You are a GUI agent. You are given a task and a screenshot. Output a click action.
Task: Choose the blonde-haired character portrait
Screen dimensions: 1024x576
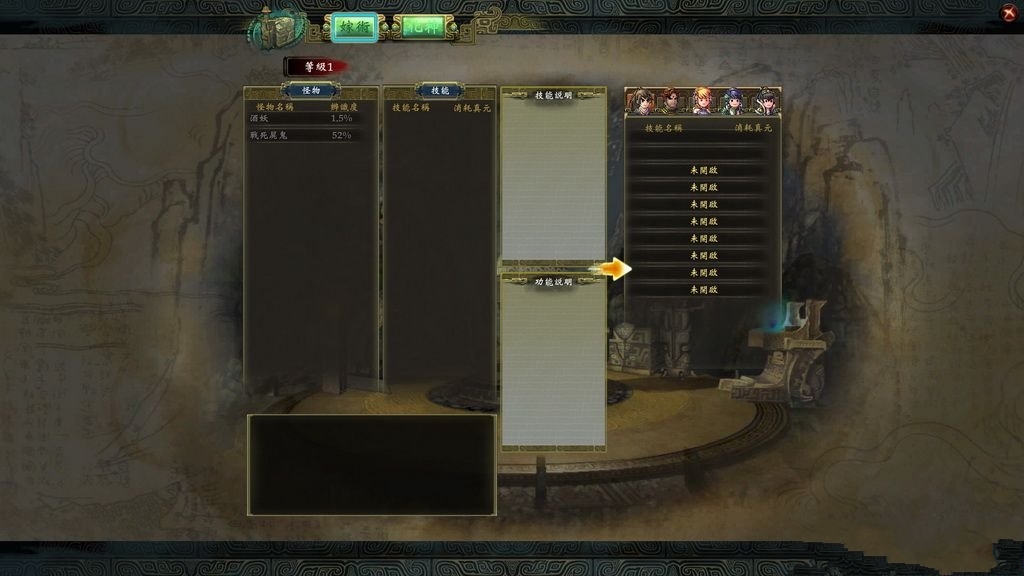pyautogui.click(x=702, y=102)
